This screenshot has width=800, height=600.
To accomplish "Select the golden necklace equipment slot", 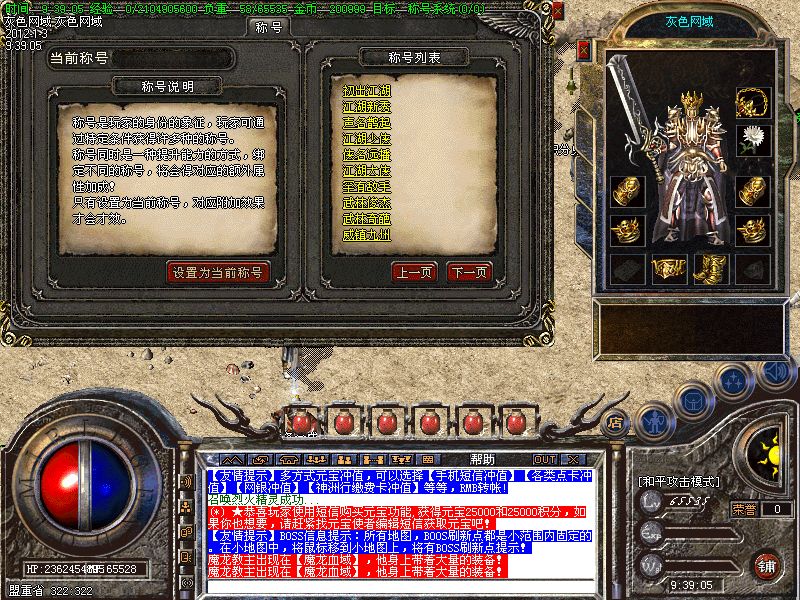I will (751, 102).
